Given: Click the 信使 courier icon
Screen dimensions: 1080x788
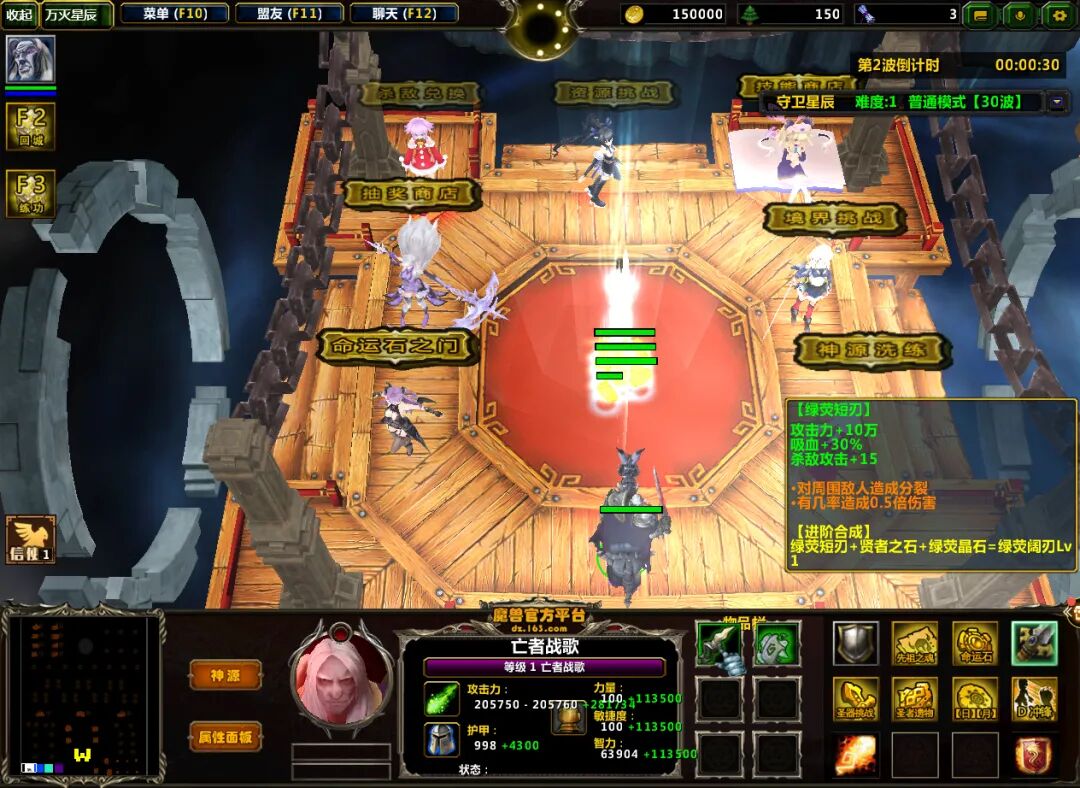Looking at the screenshot, I should (30, 540).
